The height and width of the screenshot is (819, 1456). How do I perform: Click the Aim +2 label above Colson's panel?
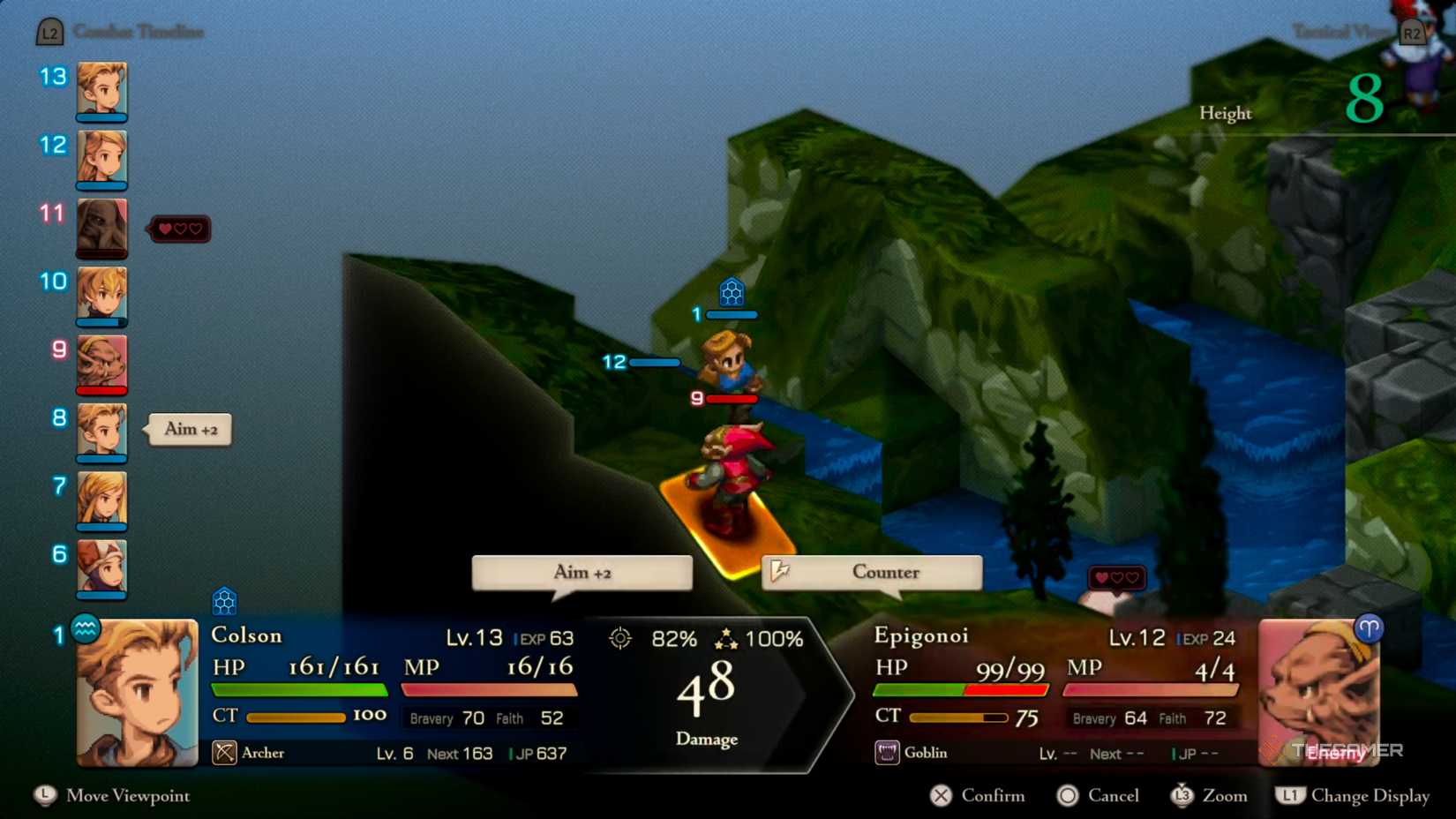pos(582,572)
